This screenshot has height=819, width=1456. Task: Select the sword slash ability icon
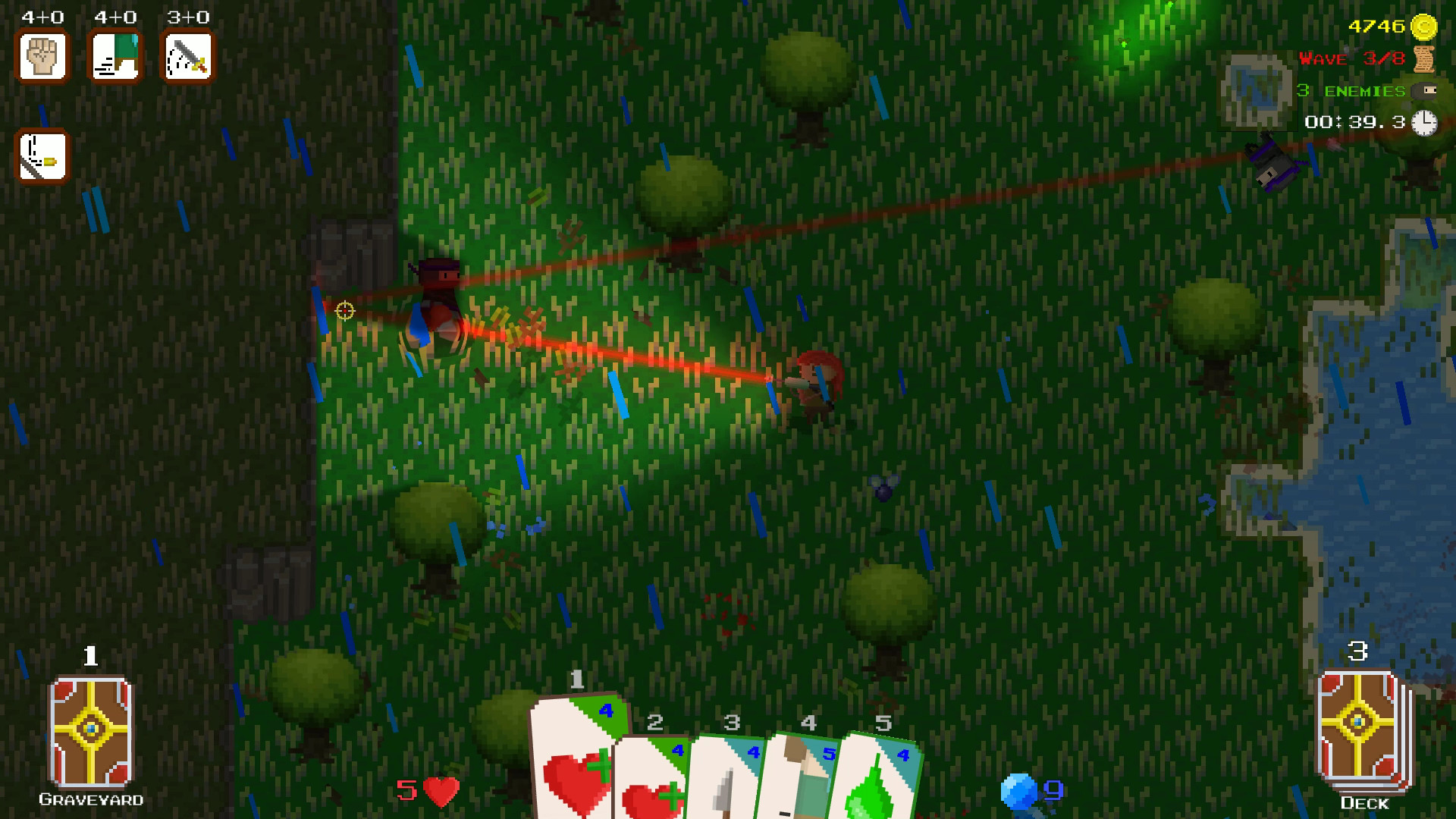point(187,57)
